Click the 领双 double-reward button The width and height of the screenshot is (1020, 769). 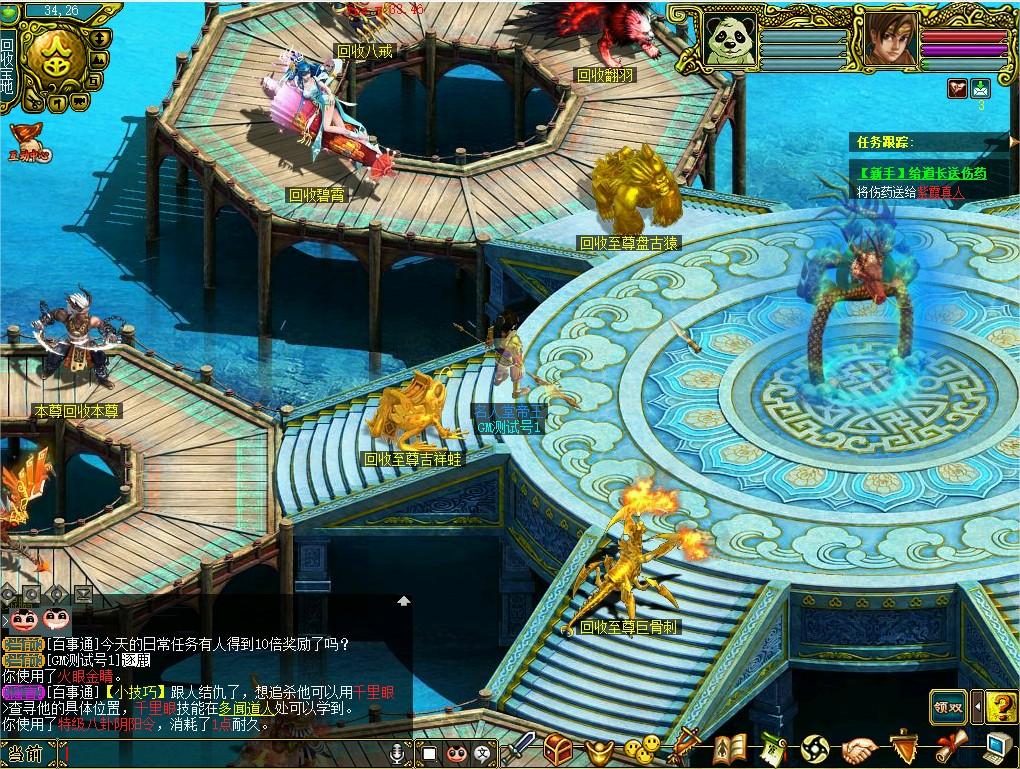pos(949,707)
